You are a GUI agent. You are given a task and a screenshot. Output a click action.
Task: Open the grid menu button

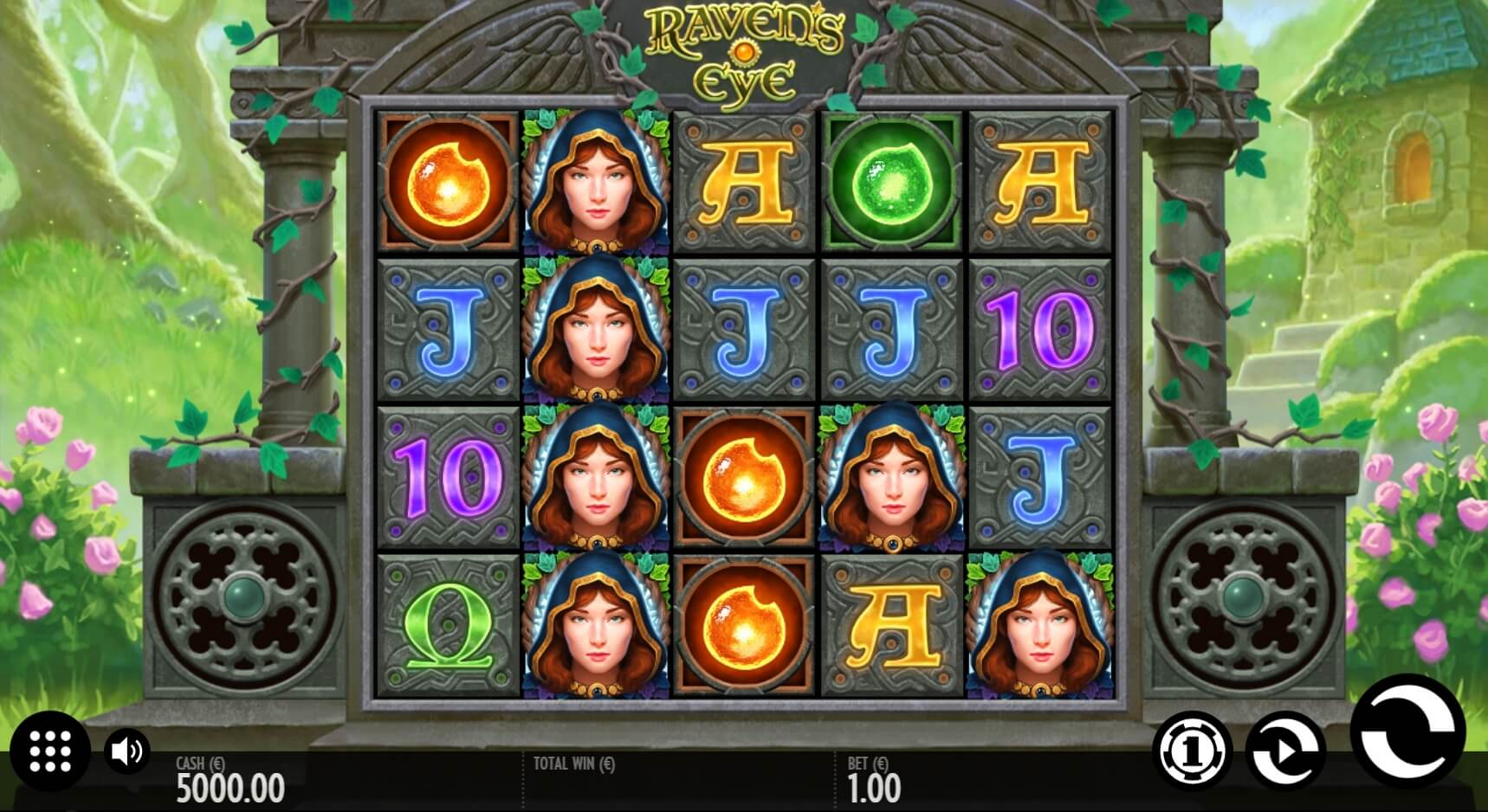50,751
